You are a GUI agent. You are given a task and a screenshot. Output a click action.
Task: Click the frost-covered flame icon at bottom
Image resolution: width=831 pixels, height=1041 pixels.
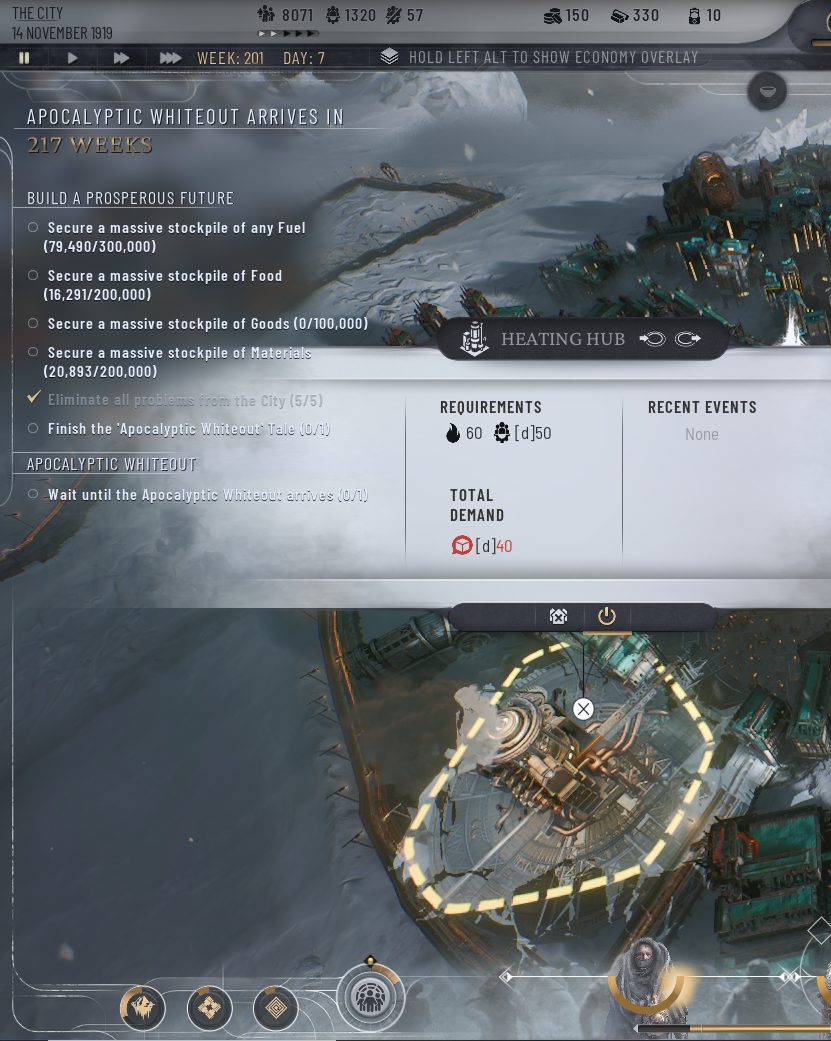143,1008
